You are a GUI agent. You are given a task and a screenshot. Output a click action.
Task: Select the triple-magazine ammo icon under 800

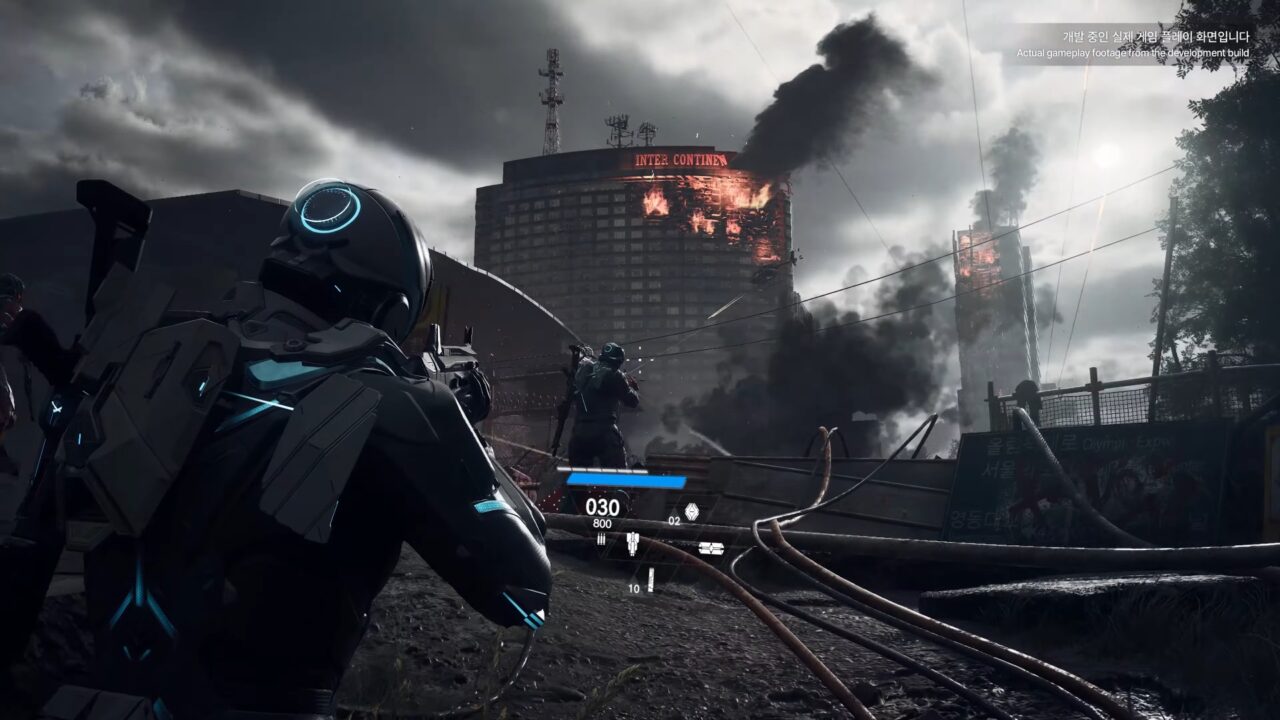coord(601,538)
